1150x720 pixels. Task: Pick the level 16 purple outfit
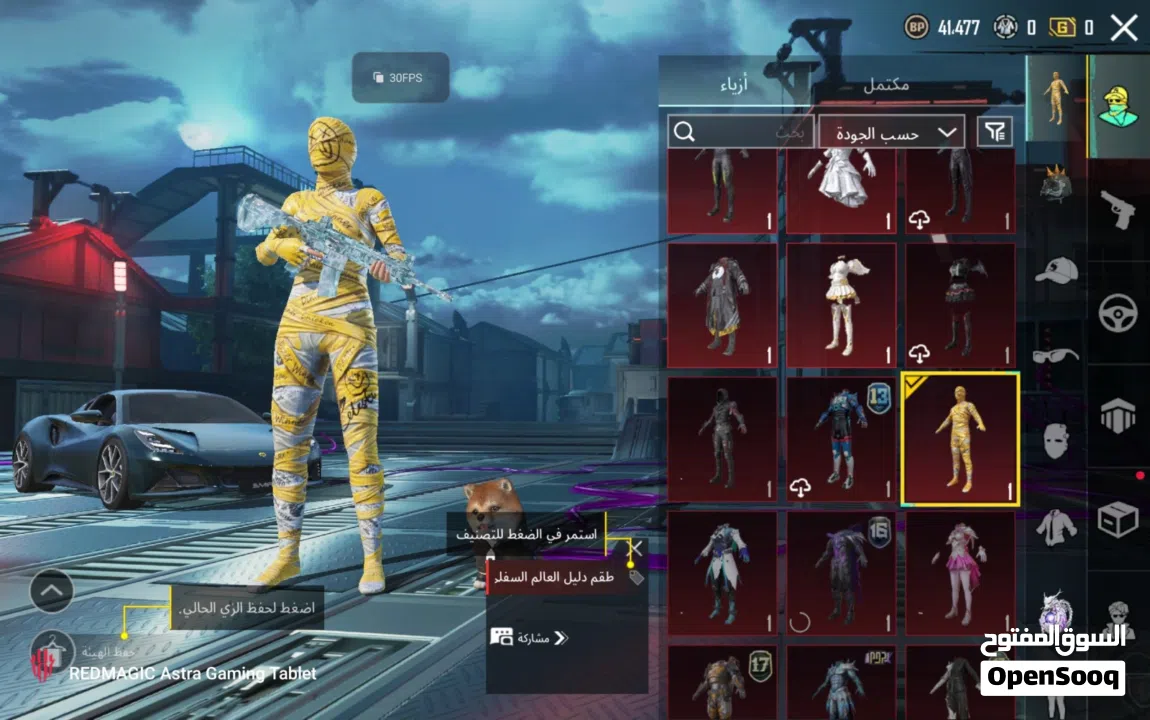(841, 573)
